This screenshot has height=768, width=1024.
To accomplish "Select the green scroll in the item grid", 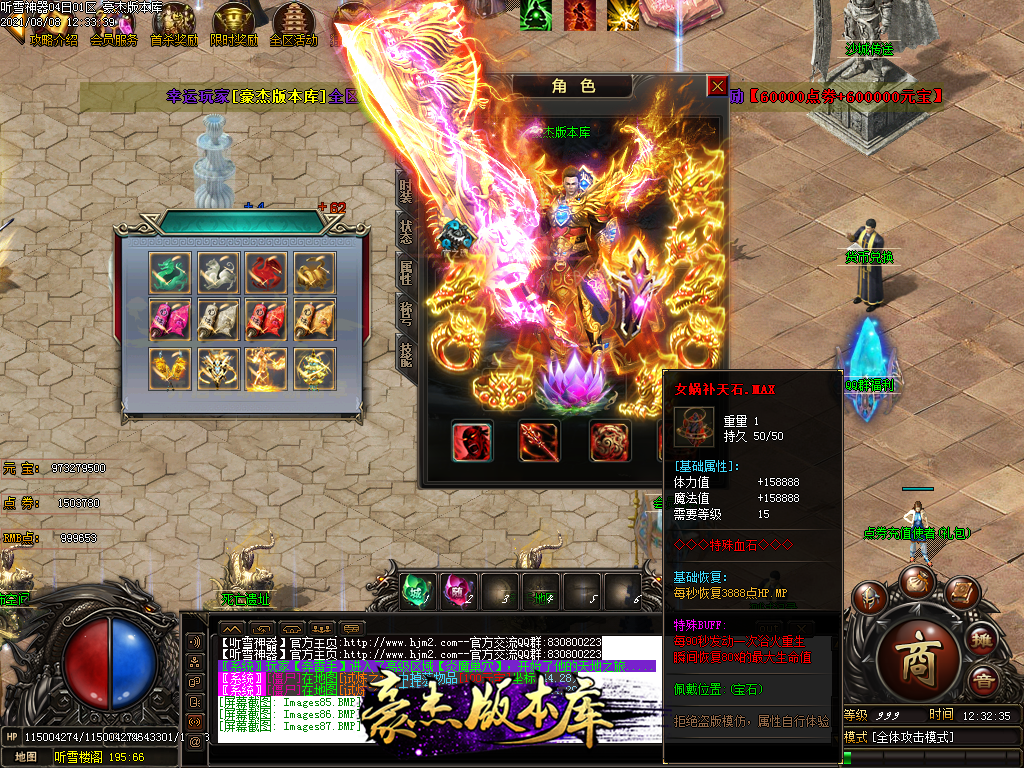I will pos(168,271).
